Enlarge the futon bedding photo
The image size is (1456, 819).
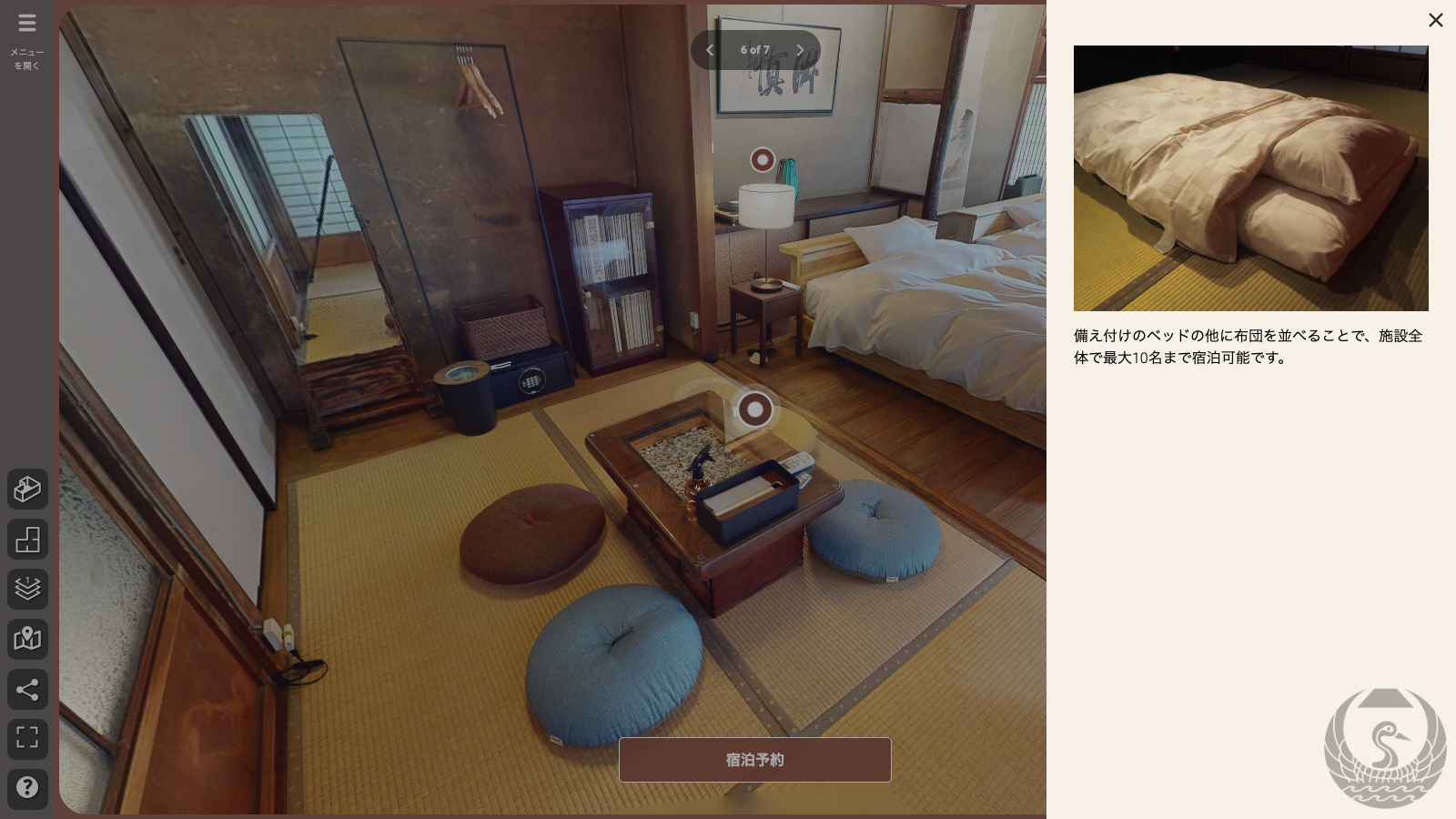(x=1250, y=178)
